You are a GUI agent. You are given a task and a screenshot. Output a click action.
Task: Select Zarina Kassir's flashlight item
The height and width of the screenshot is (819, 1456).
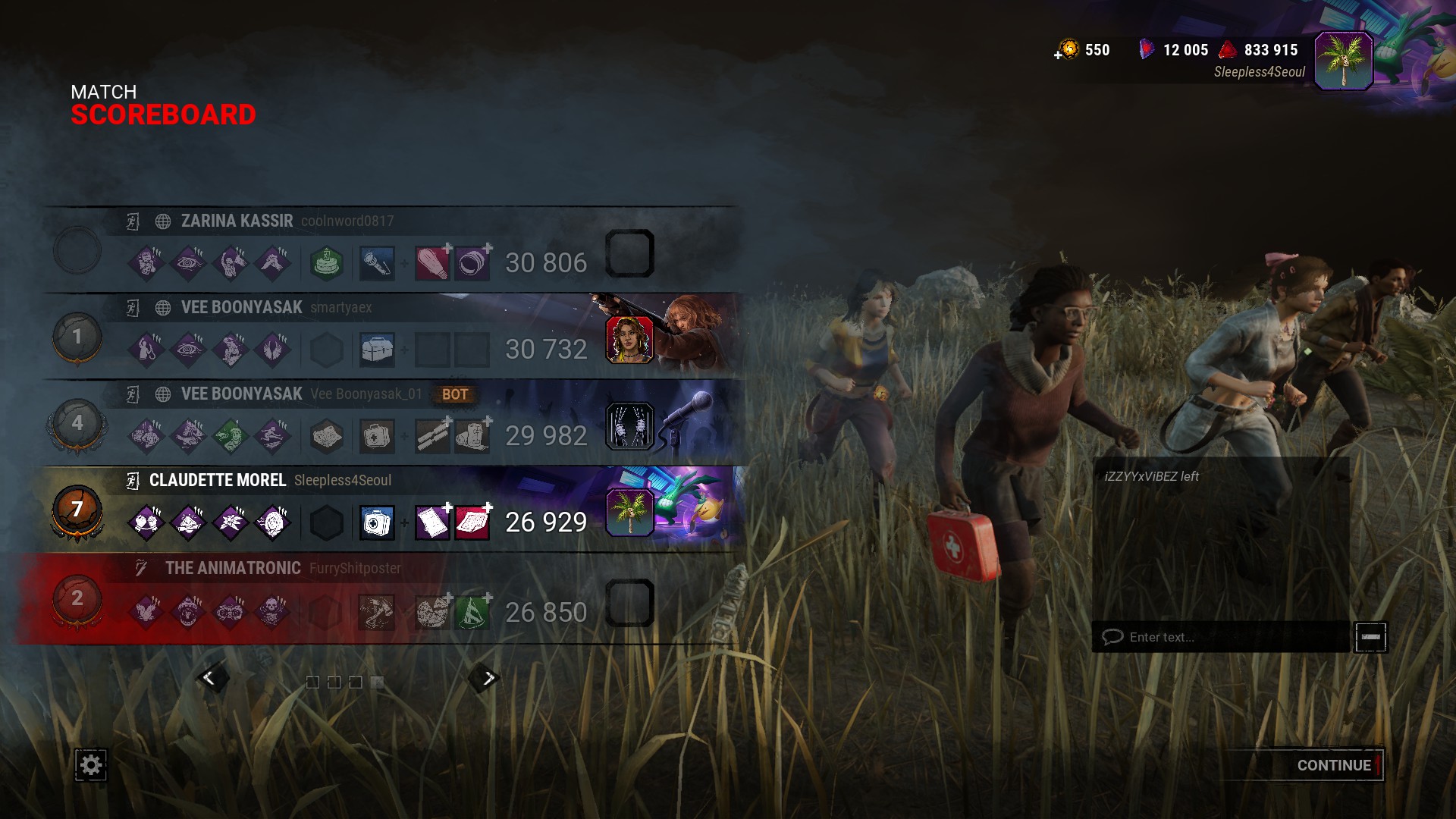click(x=377, y=263)
